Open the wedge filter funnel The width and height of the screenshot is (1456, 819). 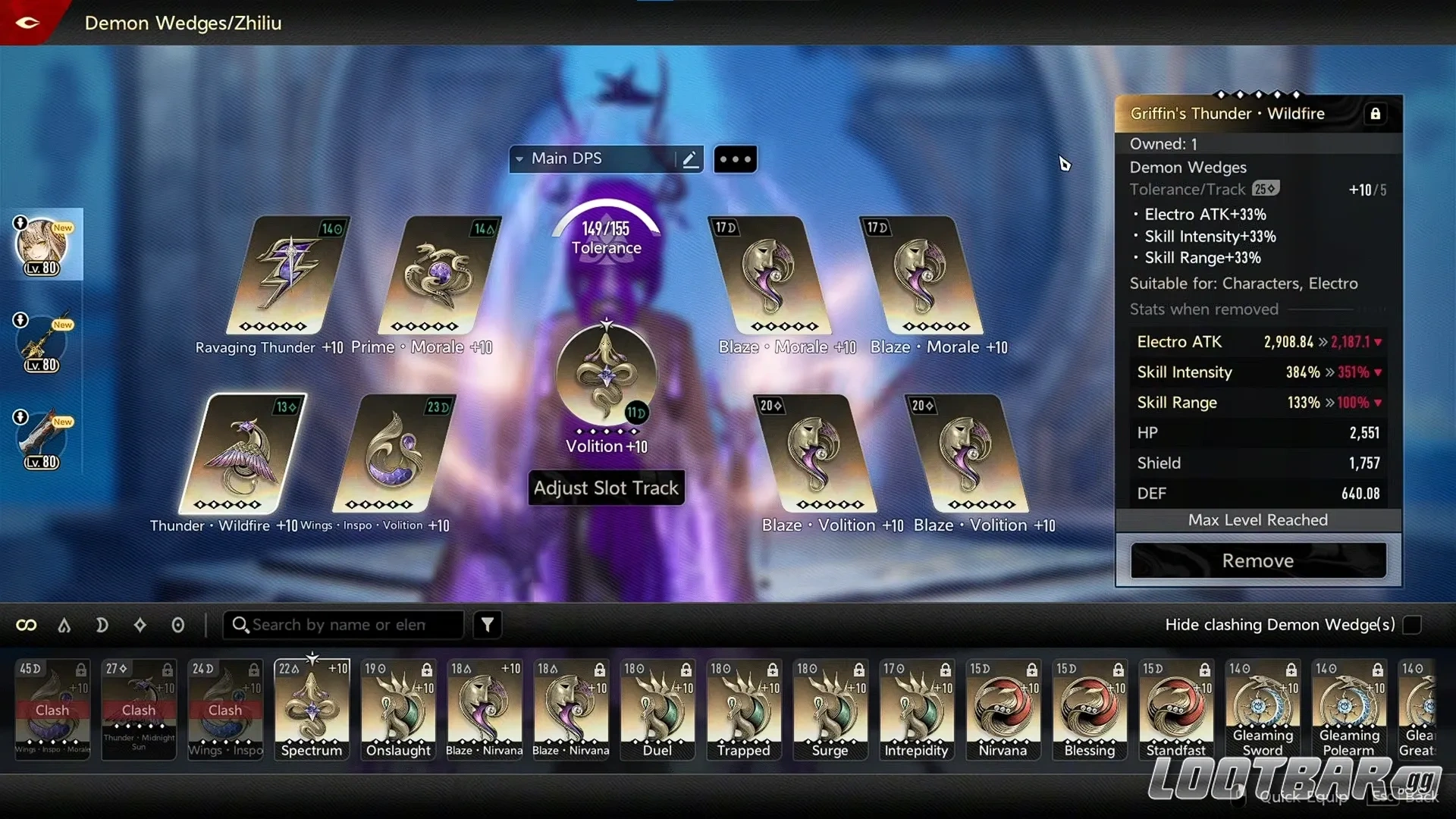tap(488, 625)
